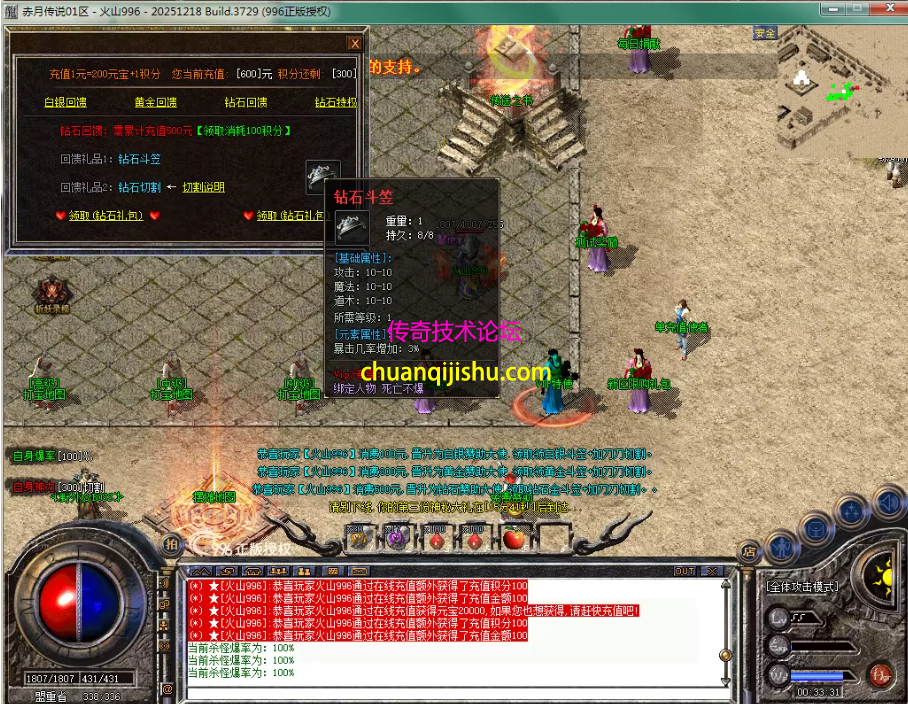This screenshot has width=908, height=704.
Task: Switch to the 白银回馈 tab
Action: pos(65,102)
